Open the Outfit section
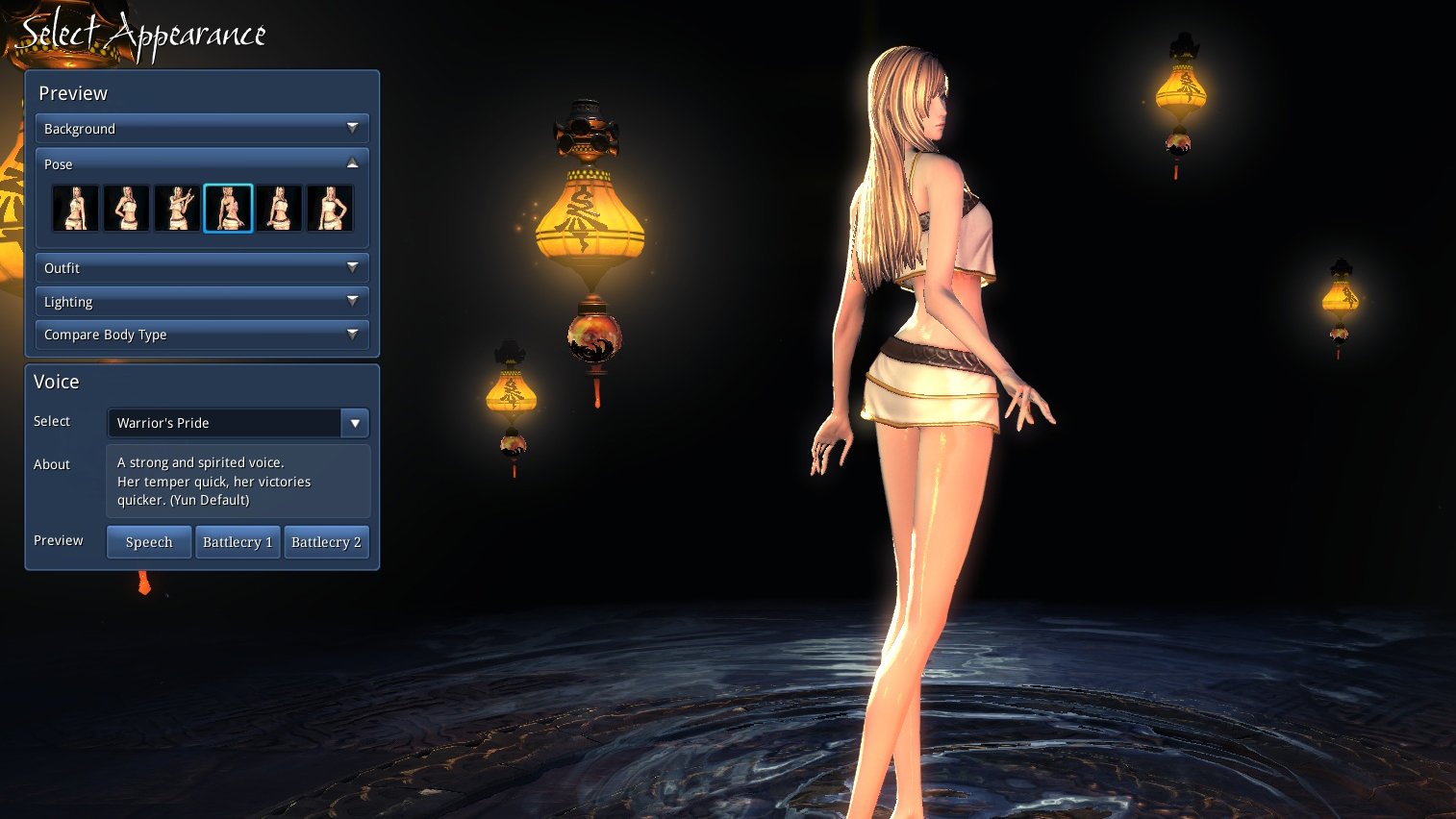Screen dimensions: 1456x819 tap(202, 267)
